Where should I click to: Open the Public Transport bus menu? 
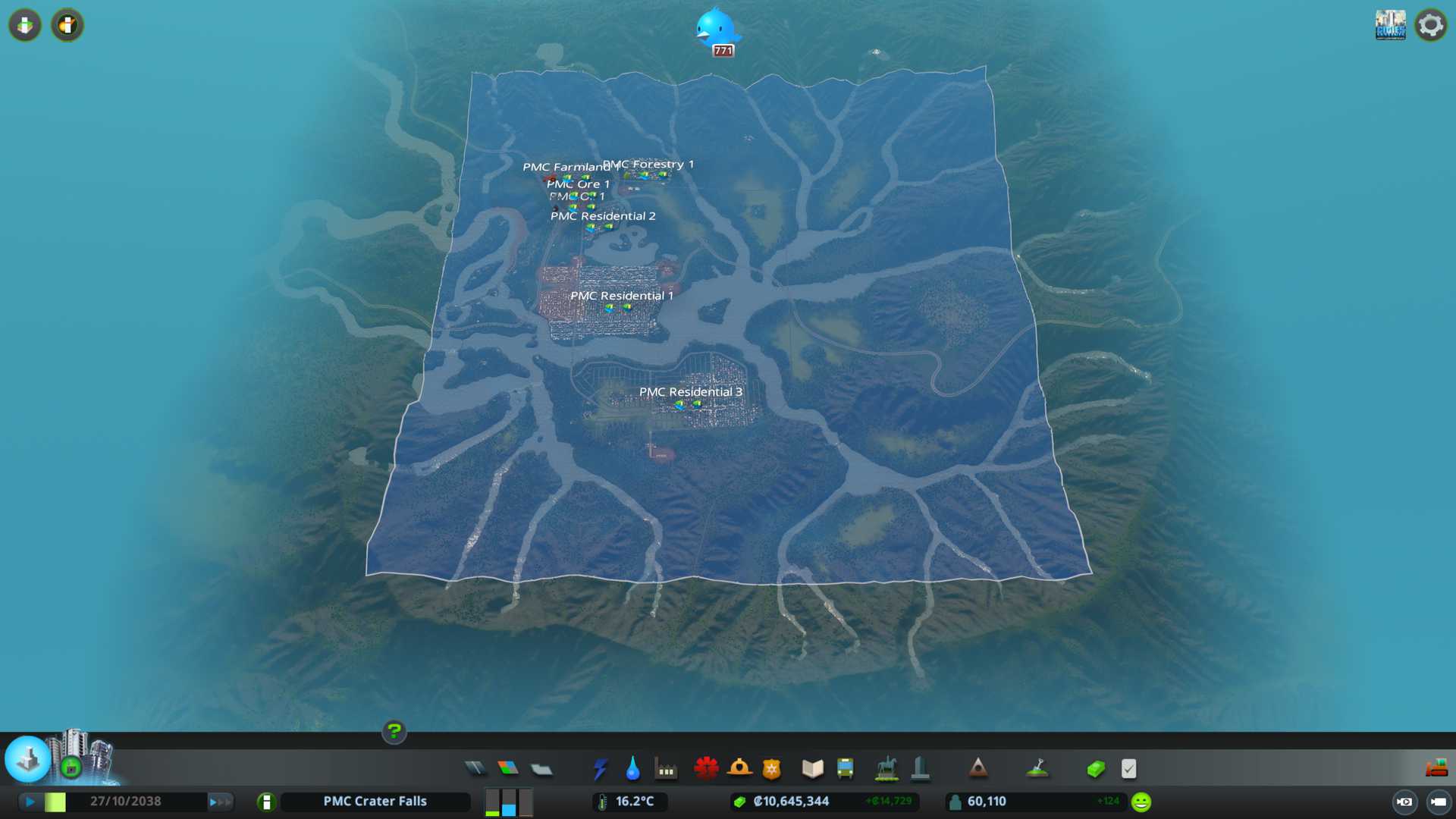click(845, 769)
